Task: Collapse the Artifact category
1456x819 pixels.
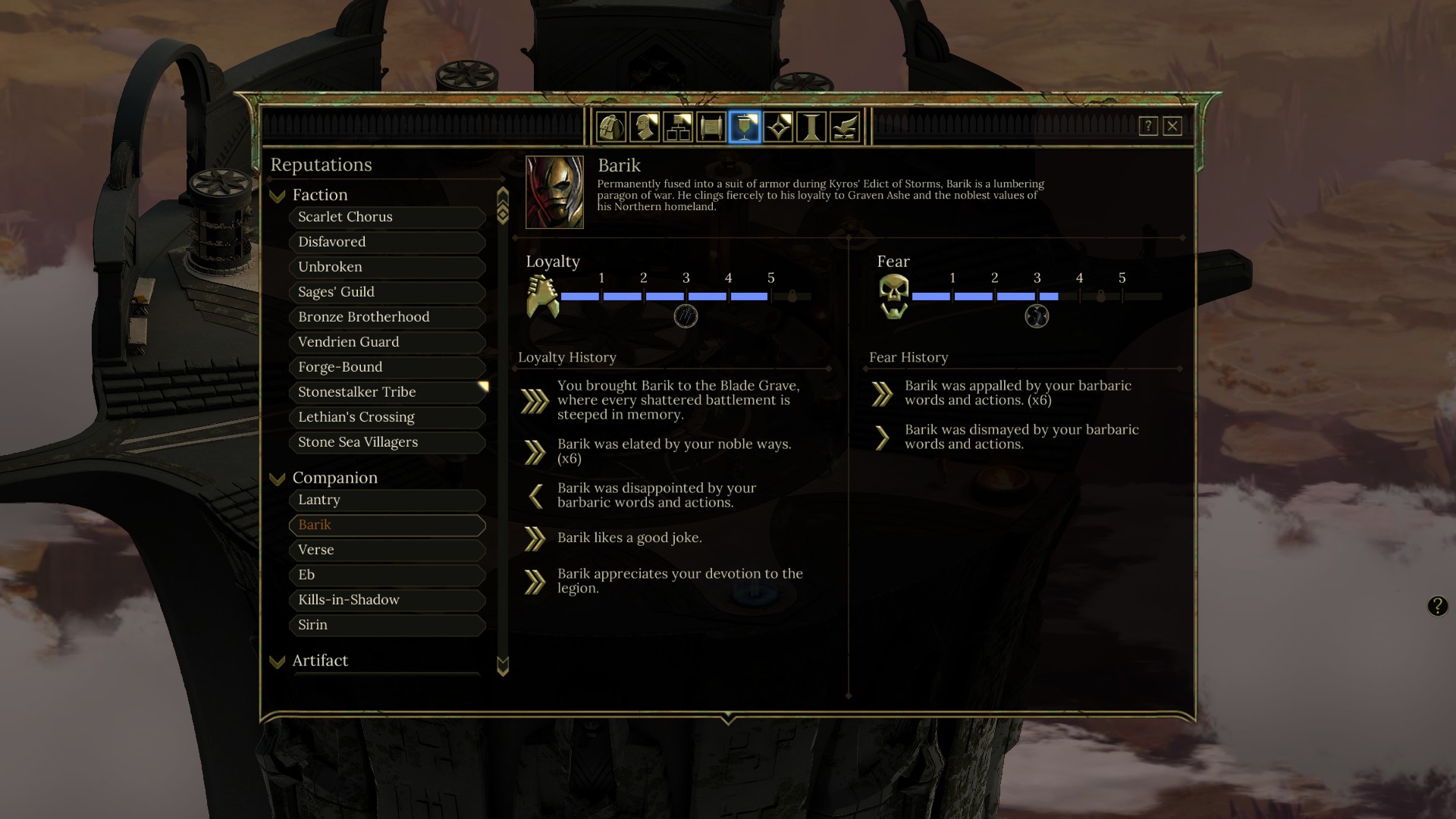Action: [x=278, y=661]
